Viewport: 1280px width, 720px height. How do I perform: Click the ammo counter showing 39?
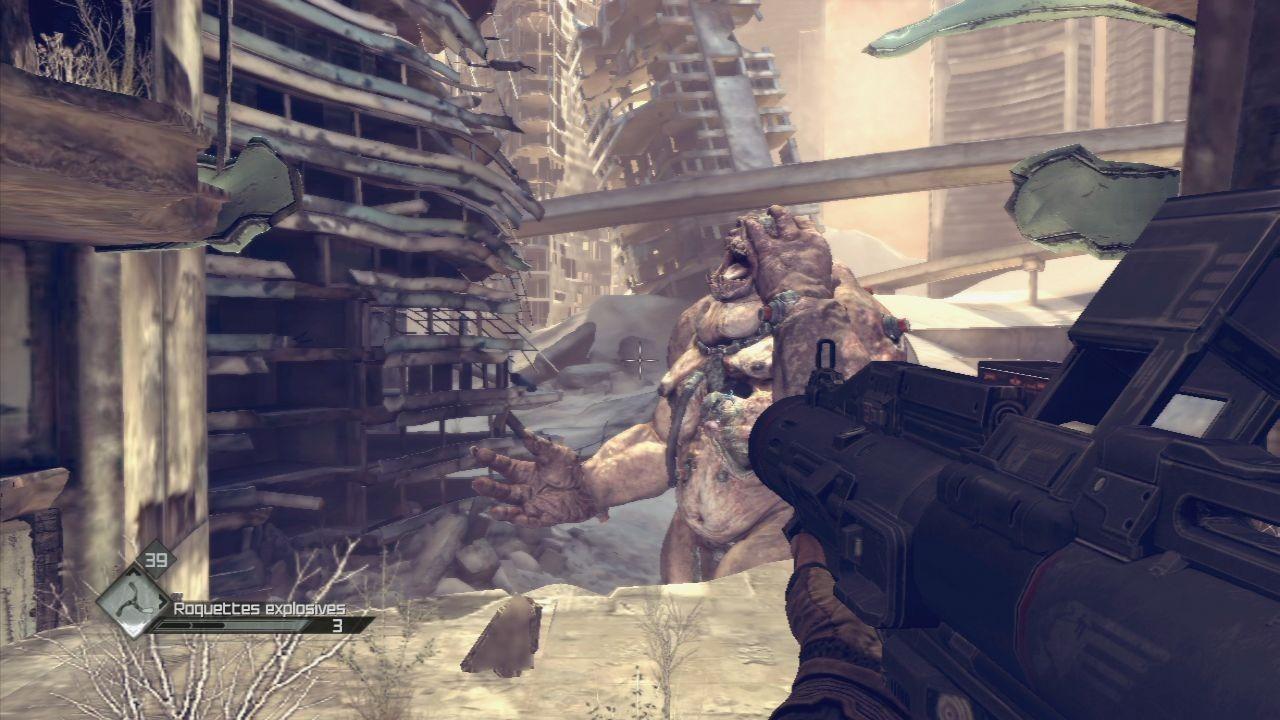click(156, 559)
